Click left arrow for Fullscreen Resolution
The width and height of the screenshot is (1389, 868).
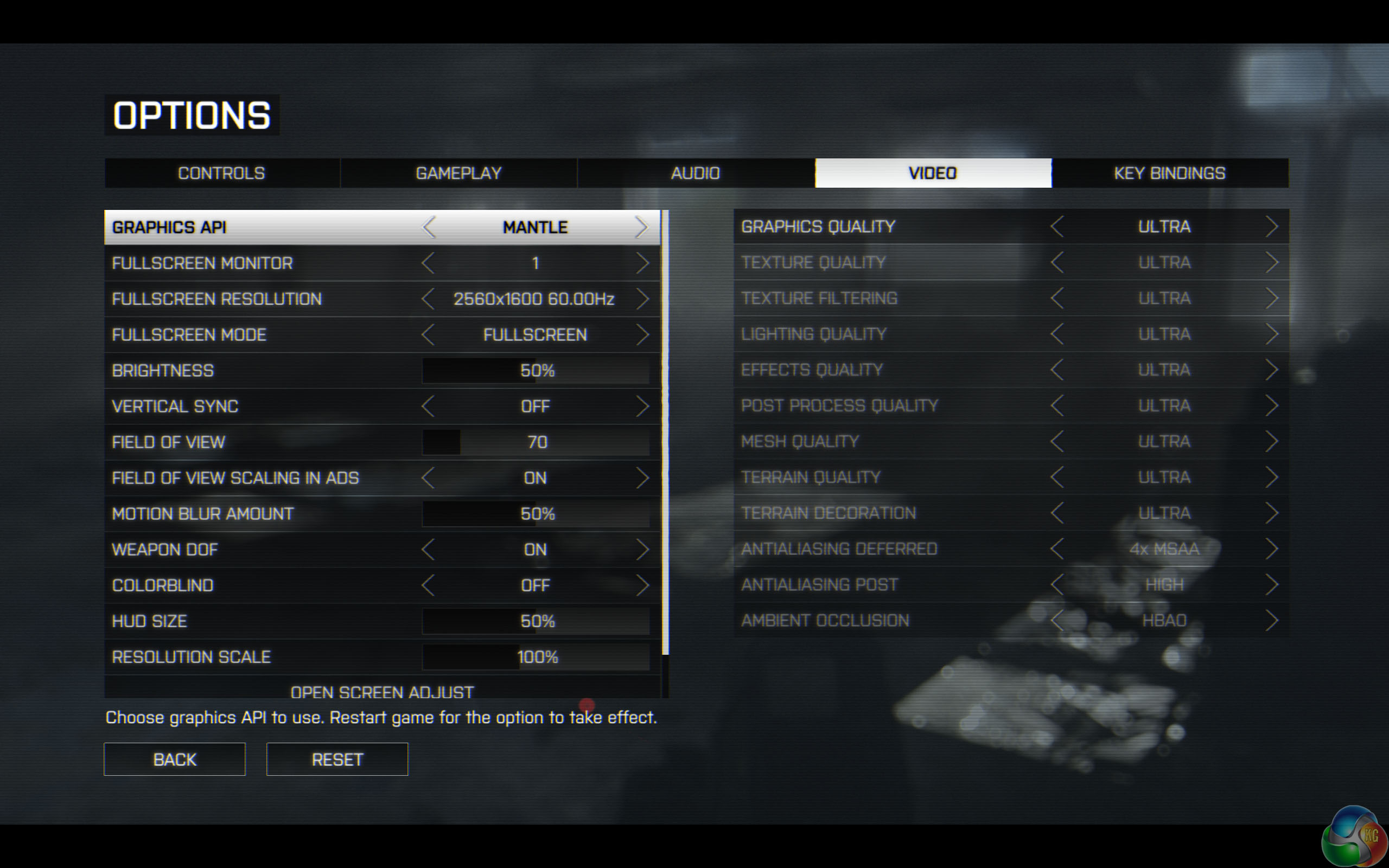click(x=428, y=299)
